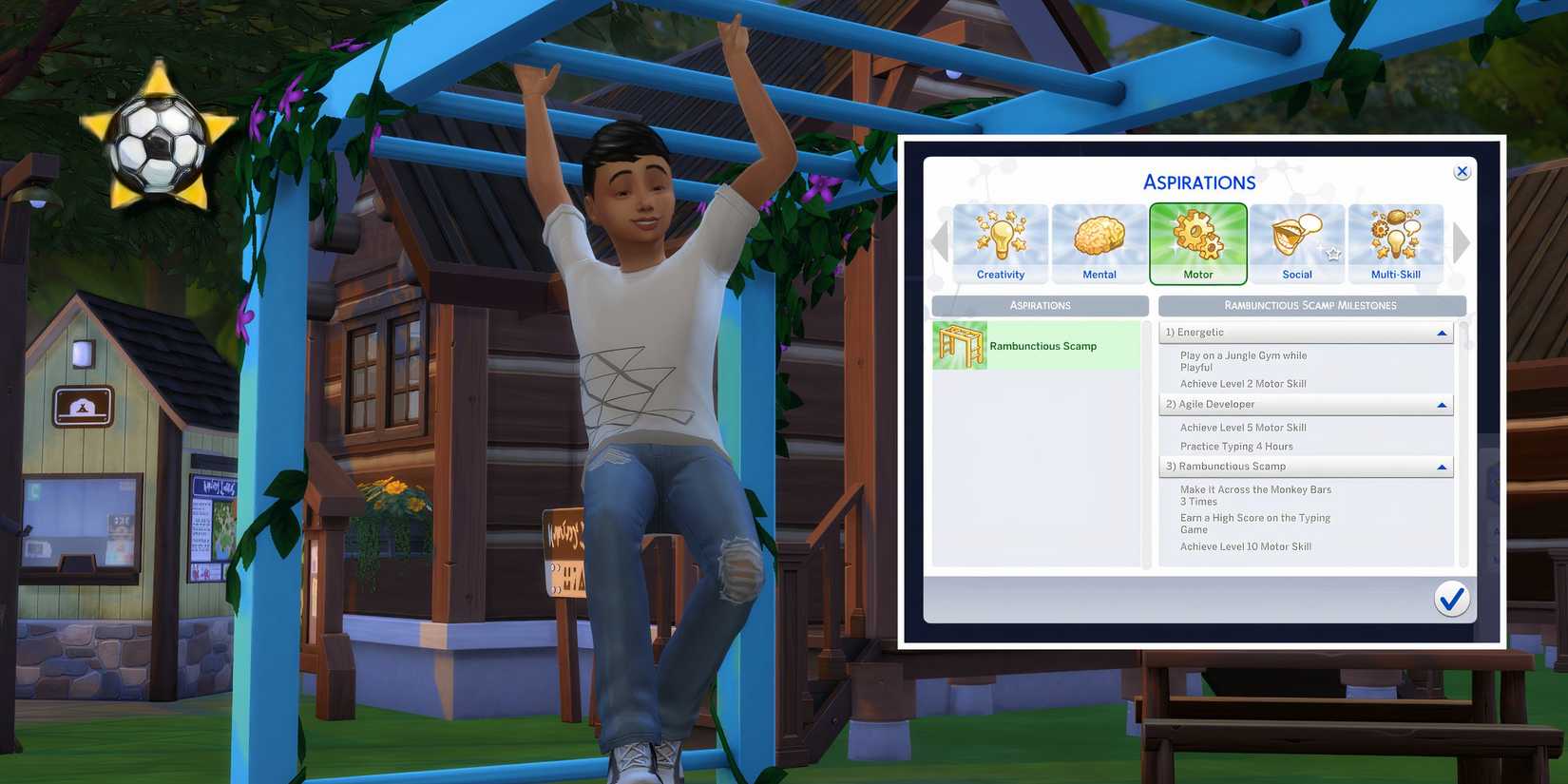Select the Mental aspiration category icon
This screenshot has height=784, width=1568.
coord(1100,242)
